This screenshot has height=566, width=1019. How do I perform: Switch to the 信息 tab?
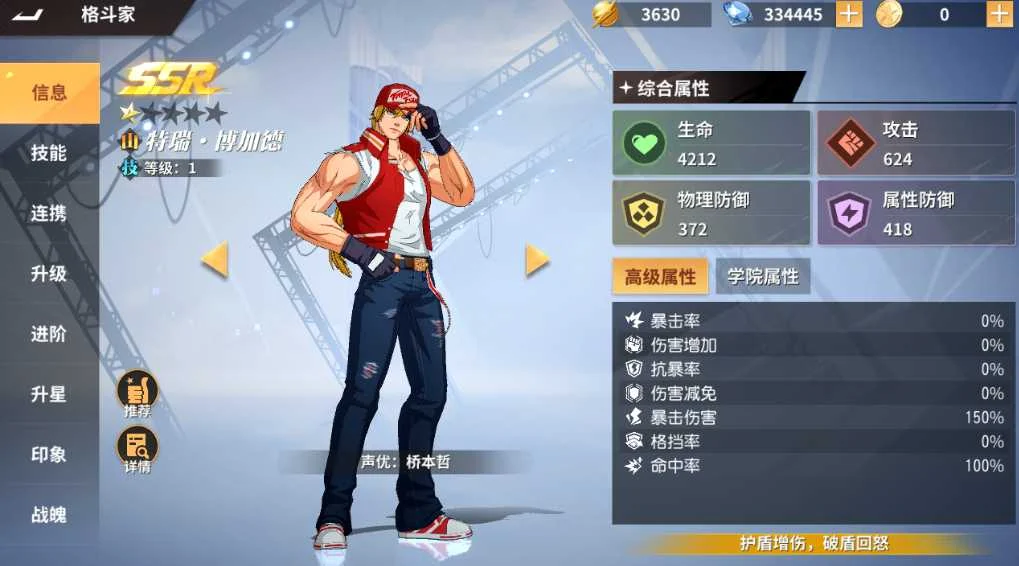pos(49,93)
